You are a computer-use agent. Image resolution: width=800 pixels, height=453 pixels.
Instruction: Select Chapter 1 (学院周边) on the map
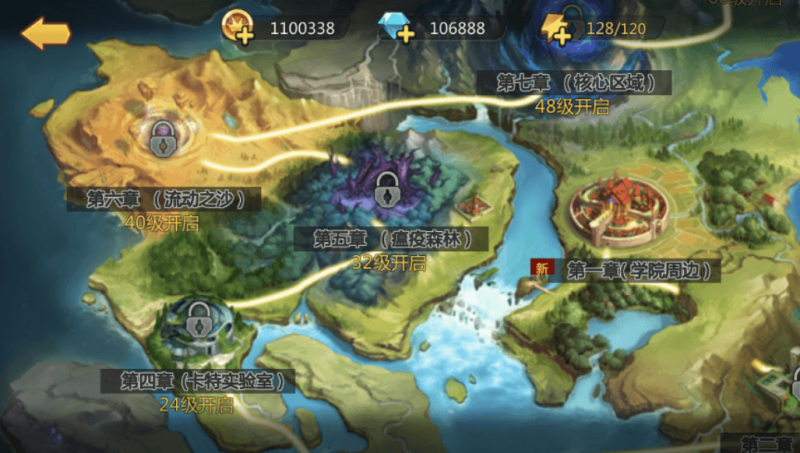(x=613, y=210)
